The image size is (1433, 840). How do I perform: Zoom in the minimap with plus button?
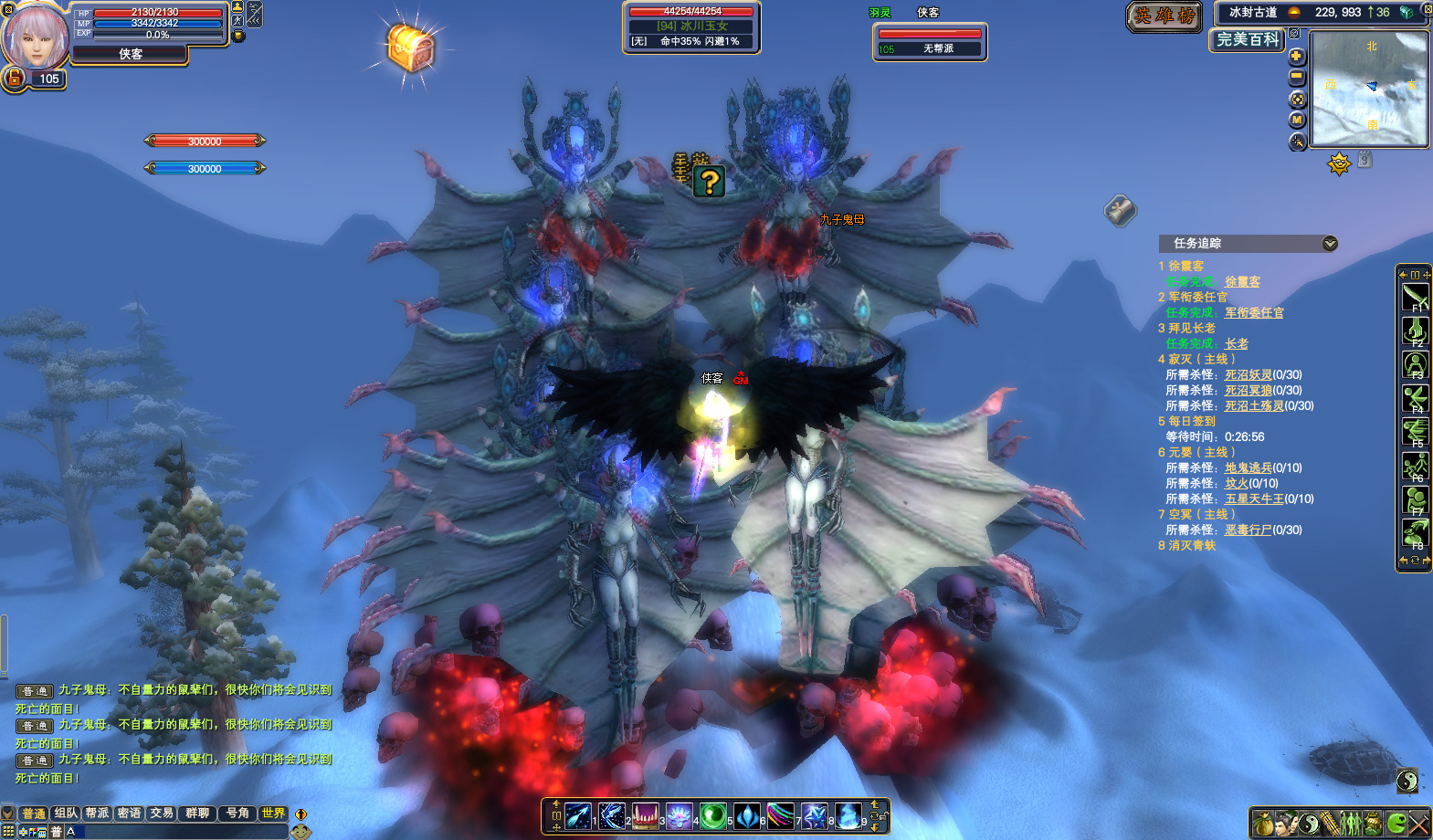[1296, 57]
